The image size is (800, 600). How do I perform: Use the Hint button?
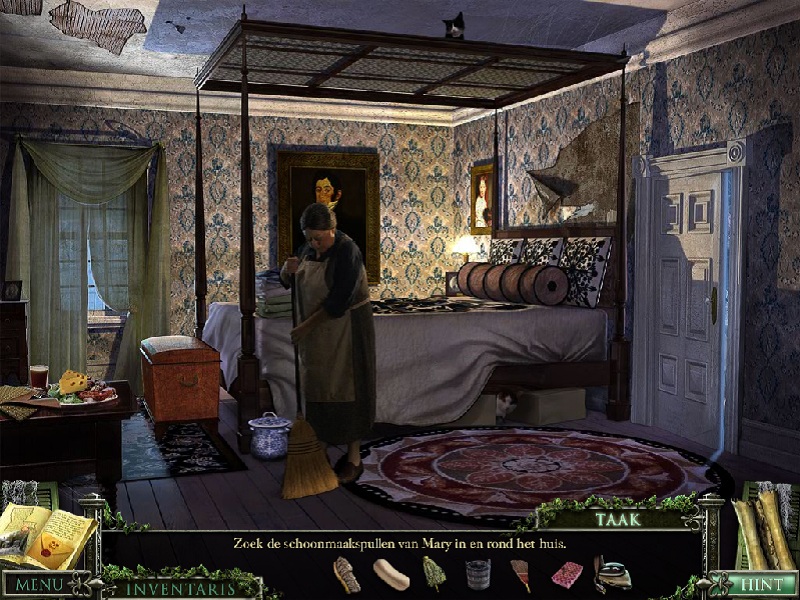(x=763, y=584)
